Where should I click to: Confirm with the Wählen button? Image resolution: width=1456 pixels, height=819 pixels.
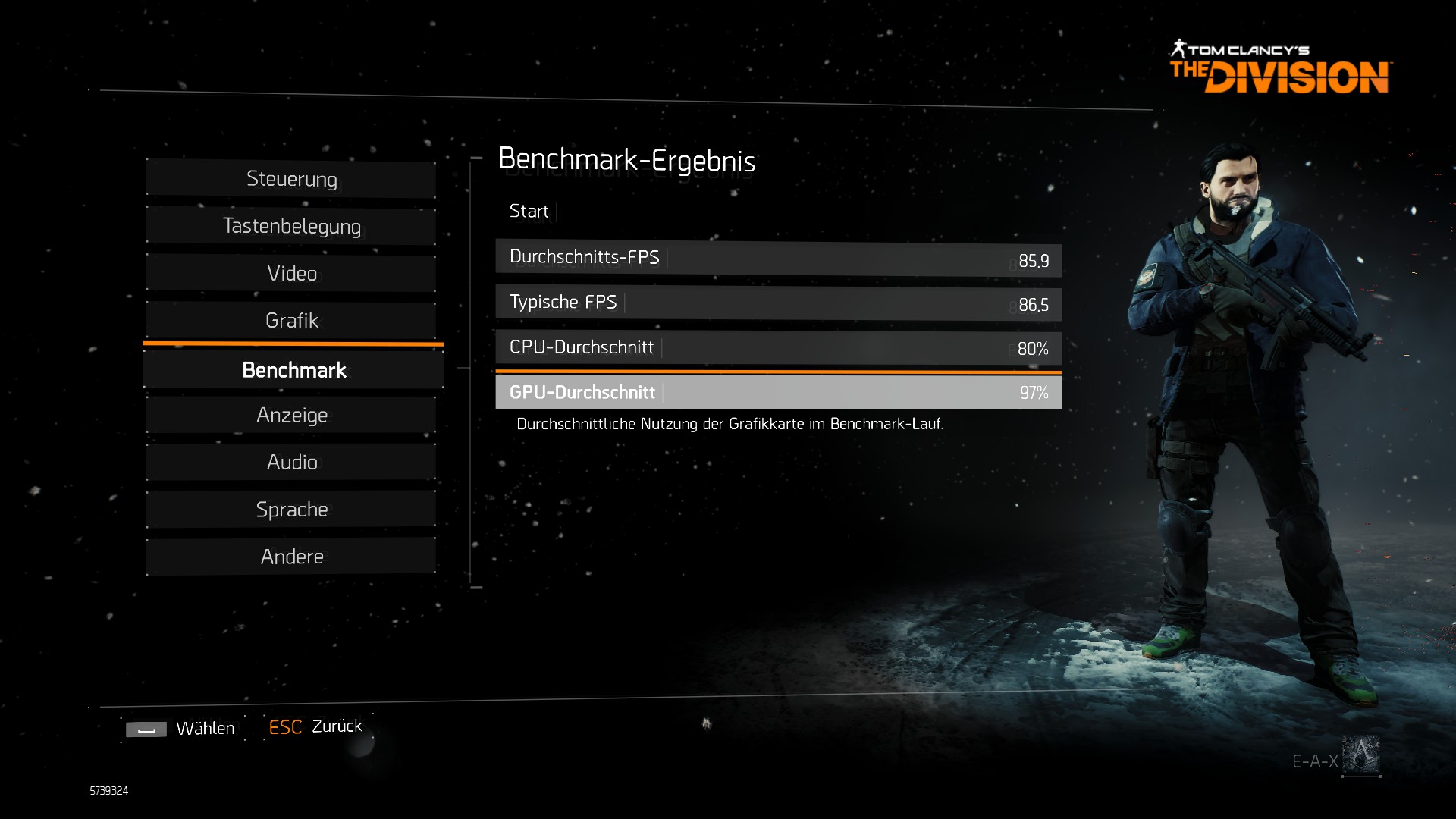tap(182, 729)
